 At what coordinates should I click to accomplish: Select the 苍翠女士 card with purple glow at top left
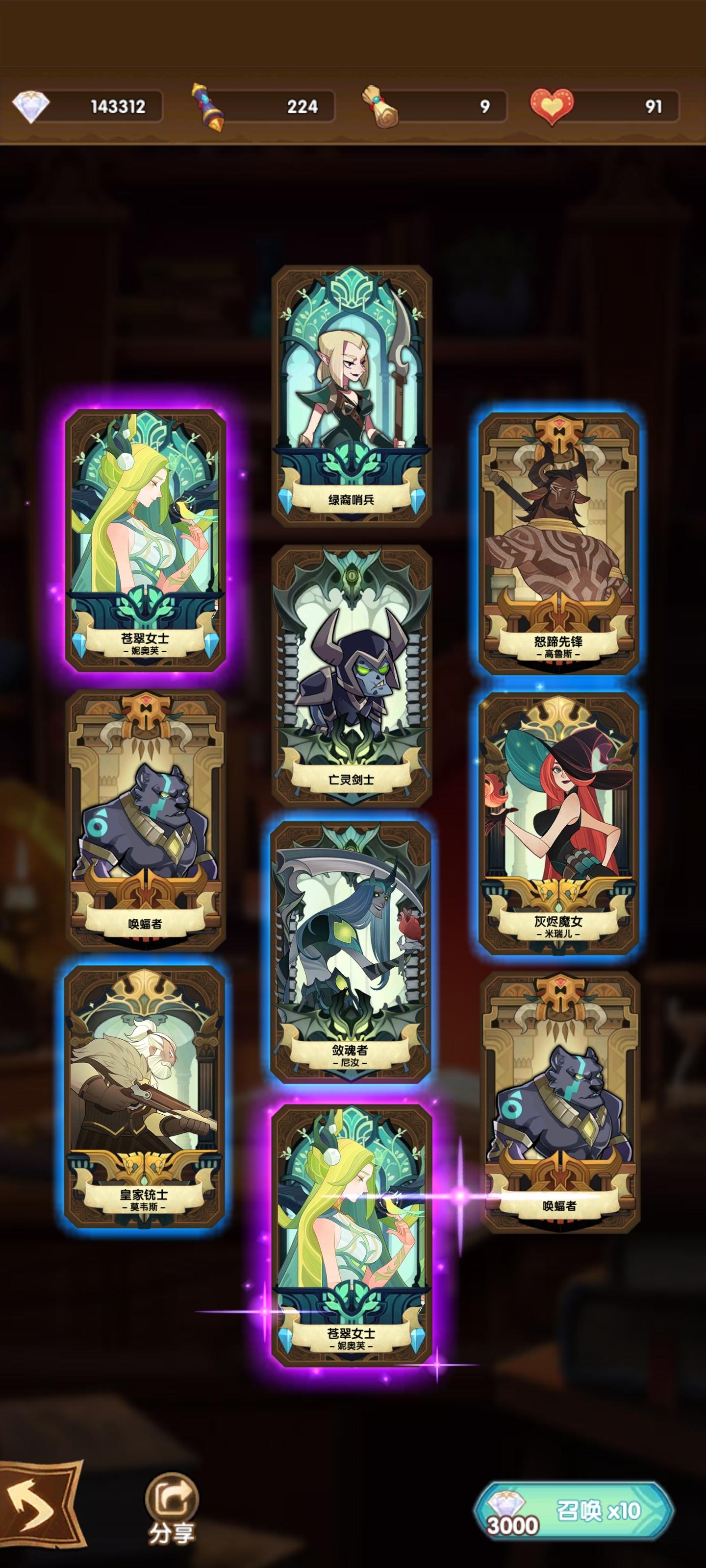click(x=146, y=542)
